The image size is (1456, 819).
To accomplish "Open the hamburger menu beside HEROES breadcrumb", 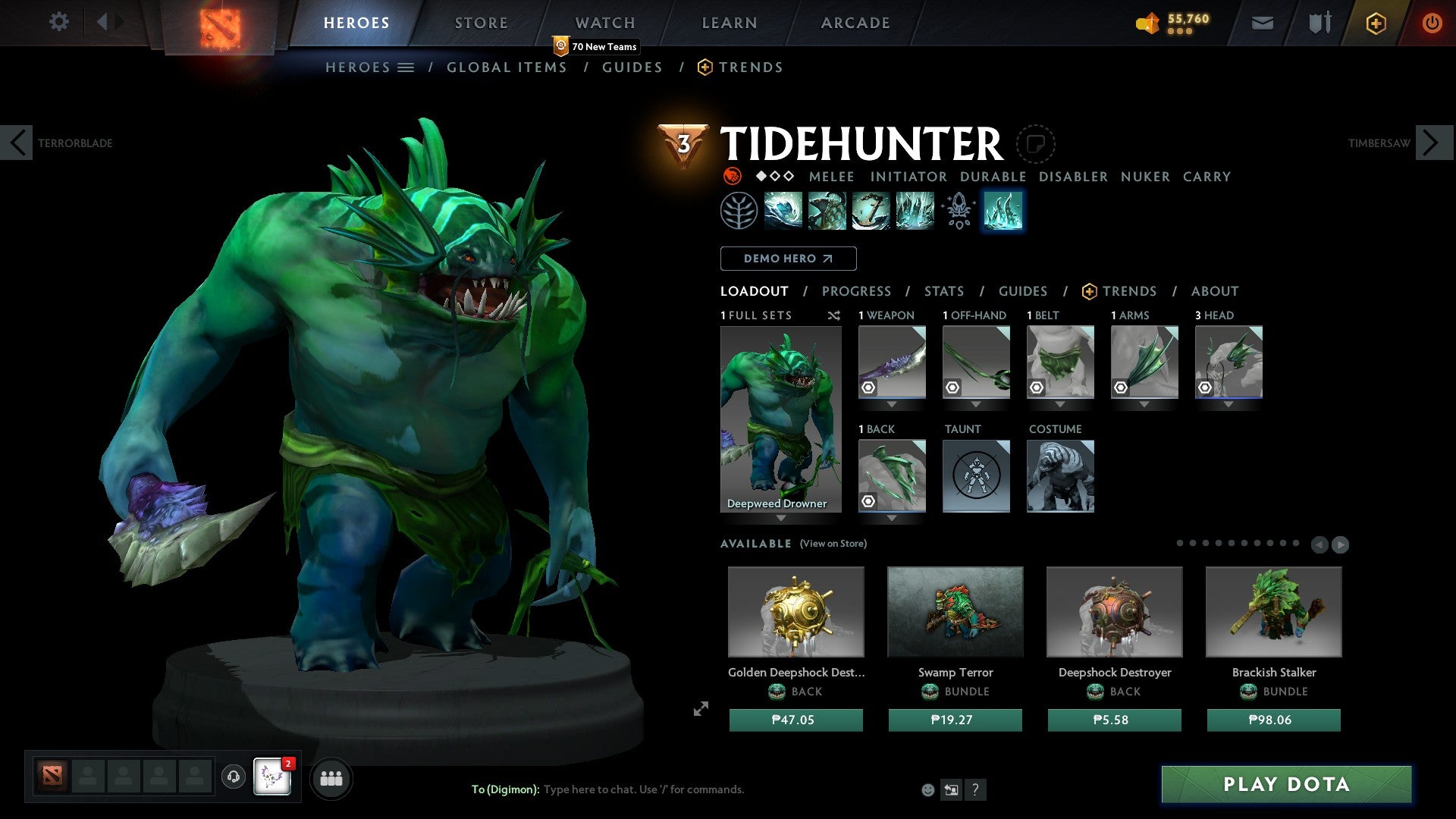I will coord(406,67).
